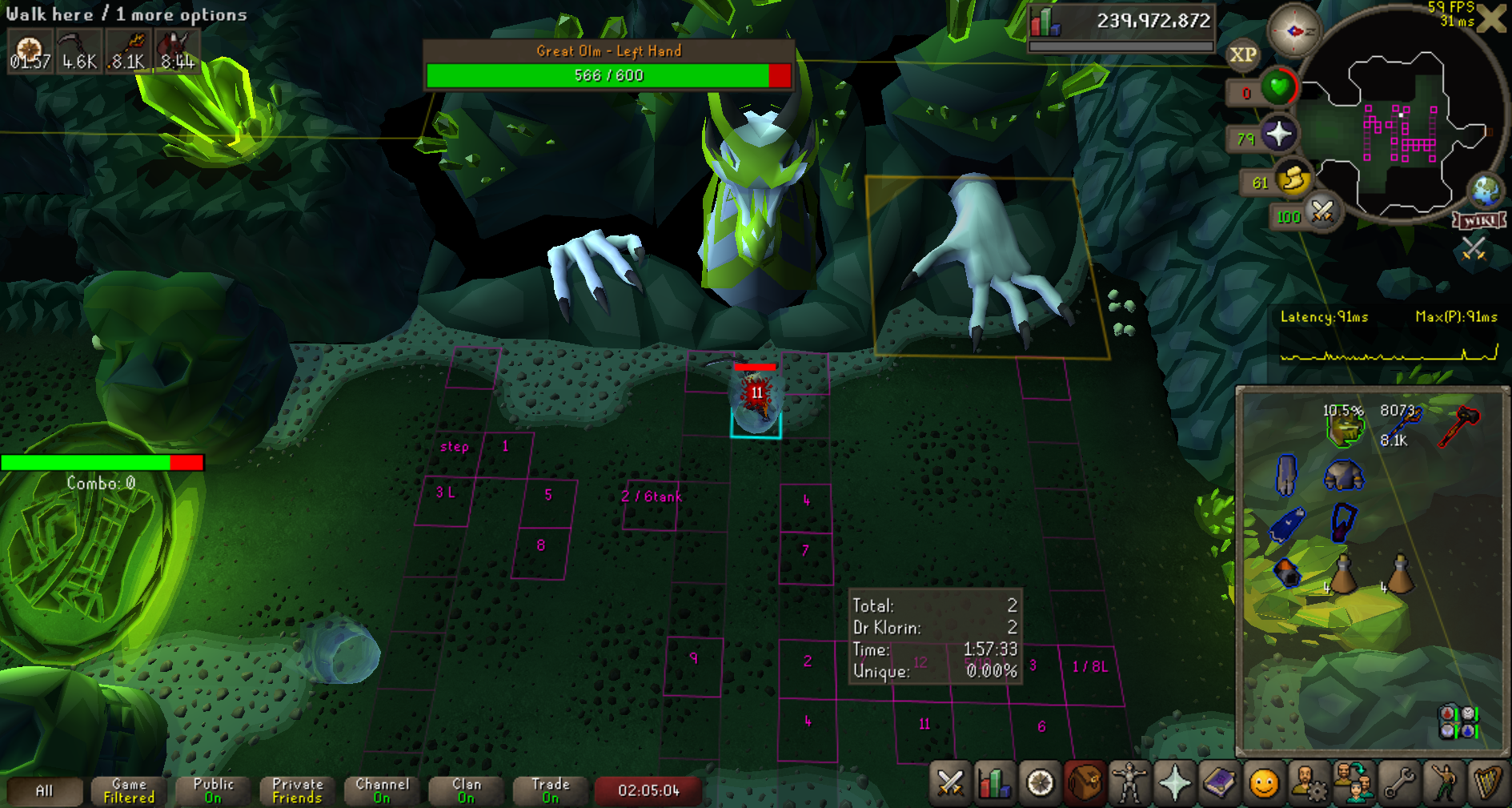The image size is (1512, 808).
Task: Open the world map globe
Action: [x=1486, y=191]
